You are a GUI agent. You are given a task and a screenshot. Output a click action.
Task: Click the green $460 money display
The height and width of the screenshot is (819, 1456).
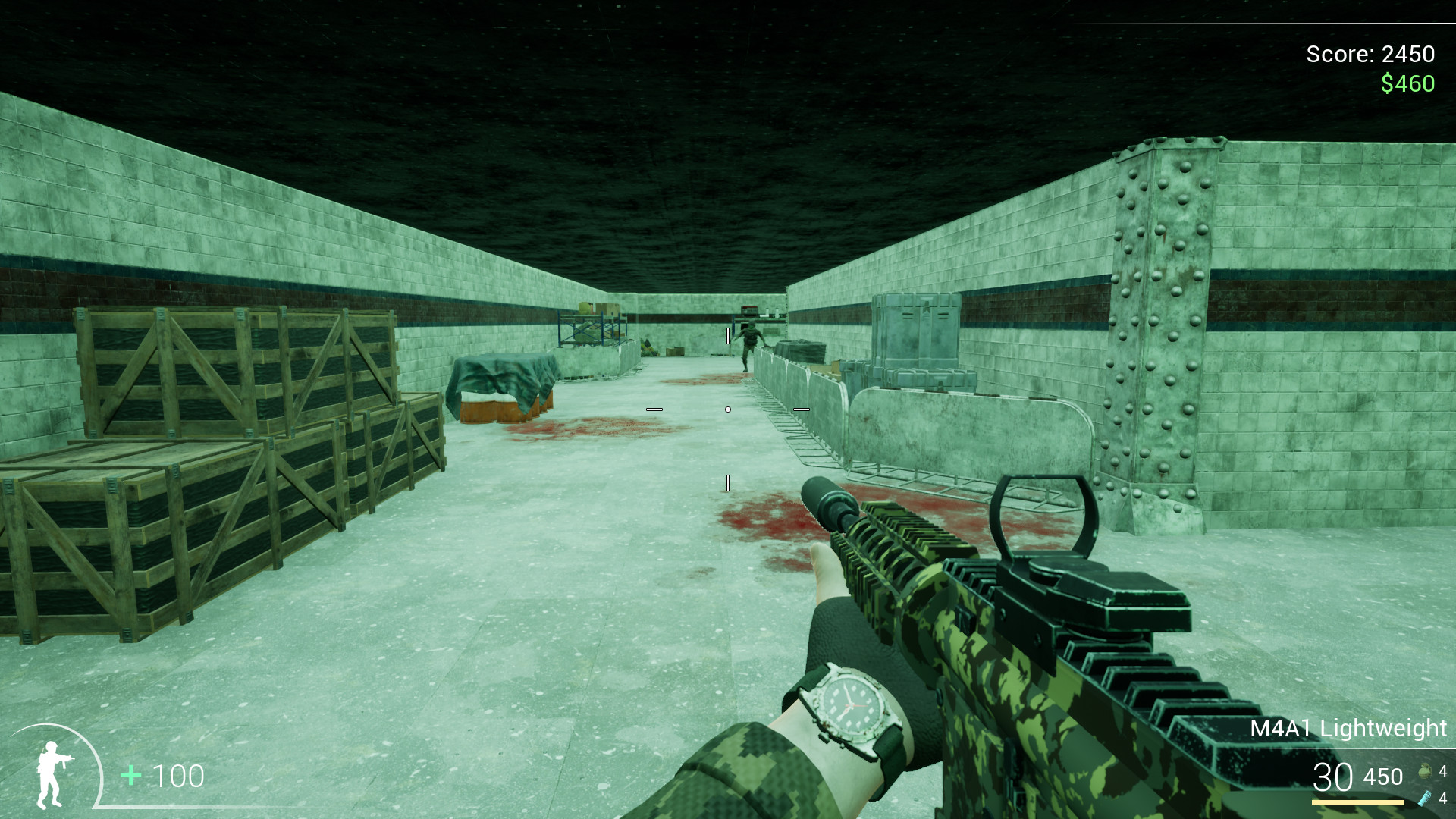(1407, 83)
